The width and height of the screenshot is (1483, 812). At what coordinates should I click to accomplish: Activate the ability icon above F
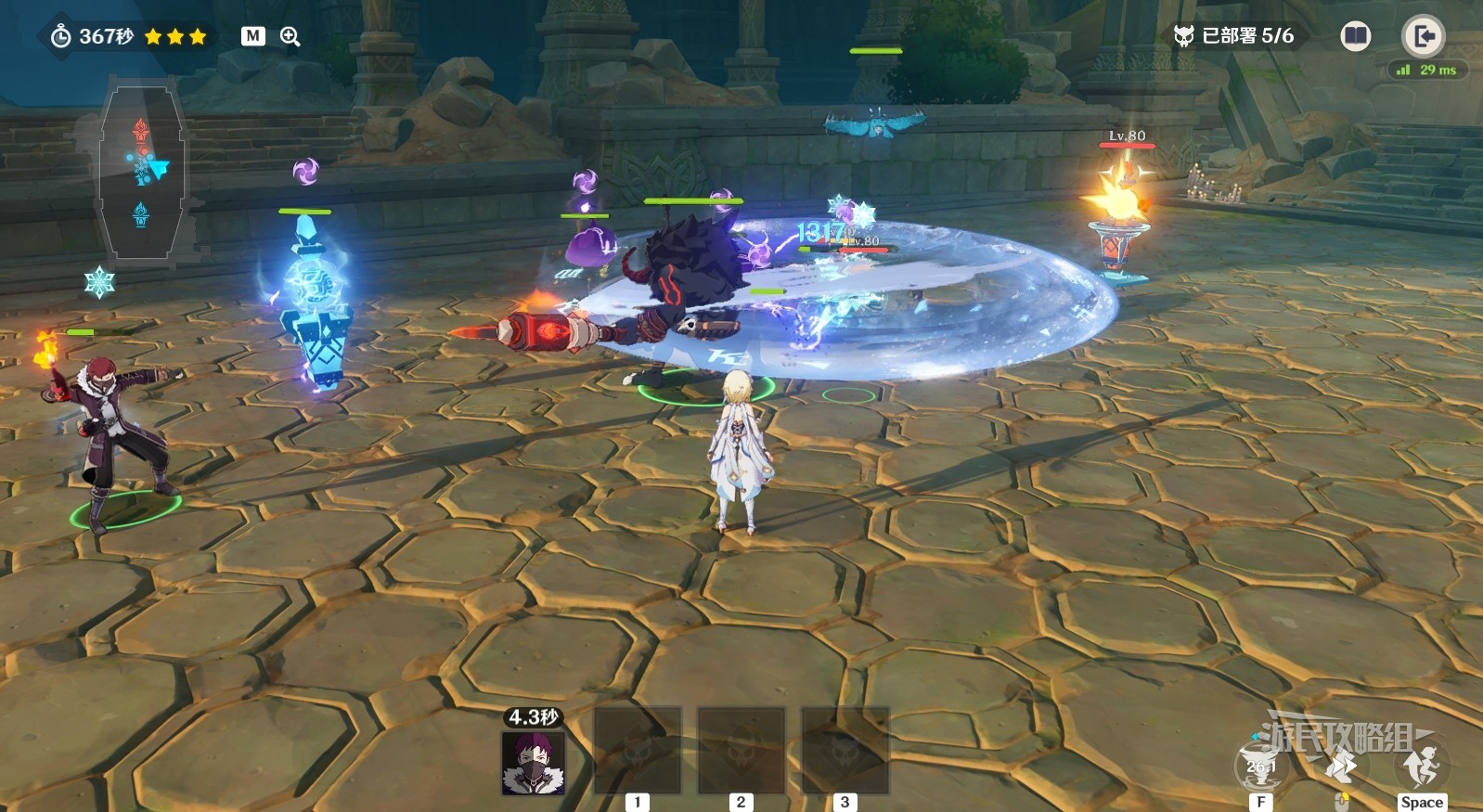pos(1260,767)
